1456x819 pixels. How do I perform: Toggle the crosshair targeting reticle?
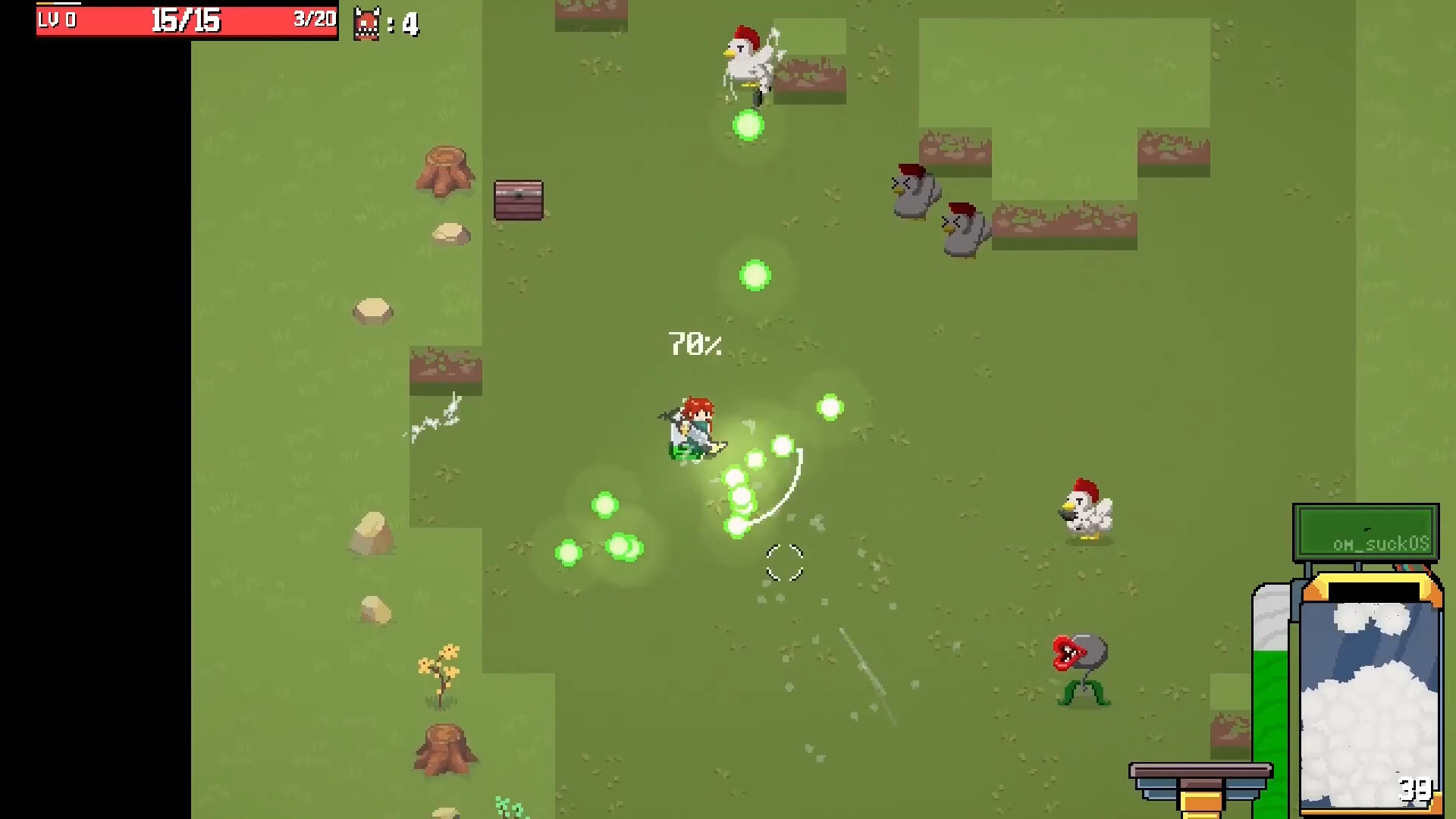tap(785, 563)
